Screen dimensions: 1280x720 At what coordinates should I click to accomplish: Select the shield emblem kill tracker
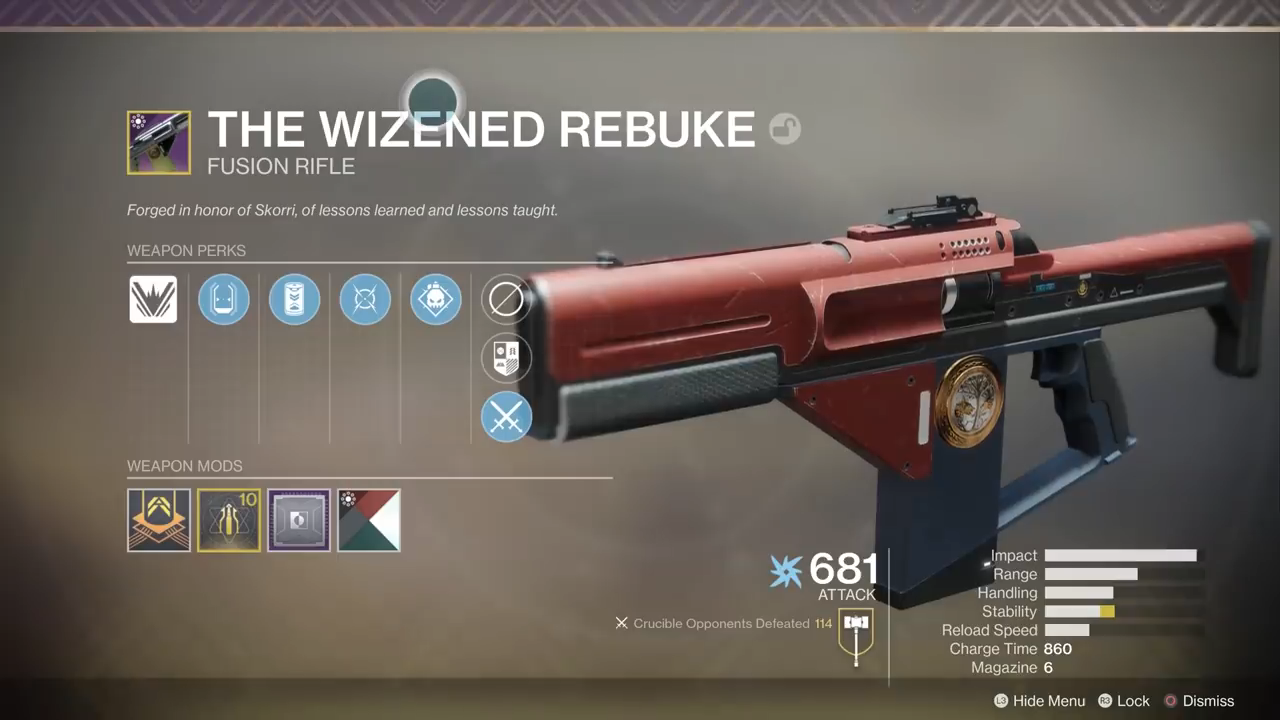tap(506, 358)
